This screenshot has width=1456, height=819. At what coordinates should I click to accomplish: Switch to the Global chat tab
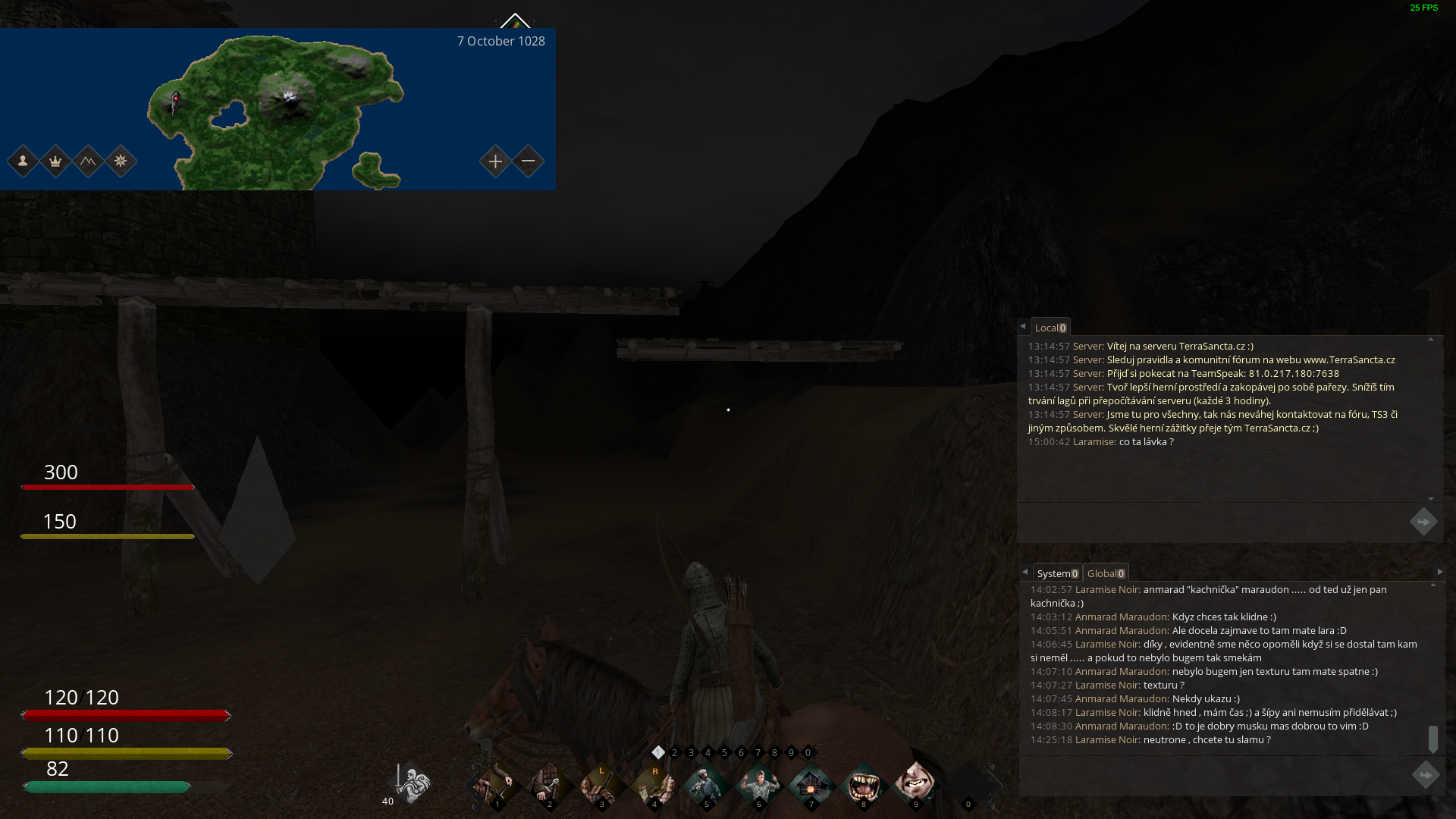(1105, 573)
